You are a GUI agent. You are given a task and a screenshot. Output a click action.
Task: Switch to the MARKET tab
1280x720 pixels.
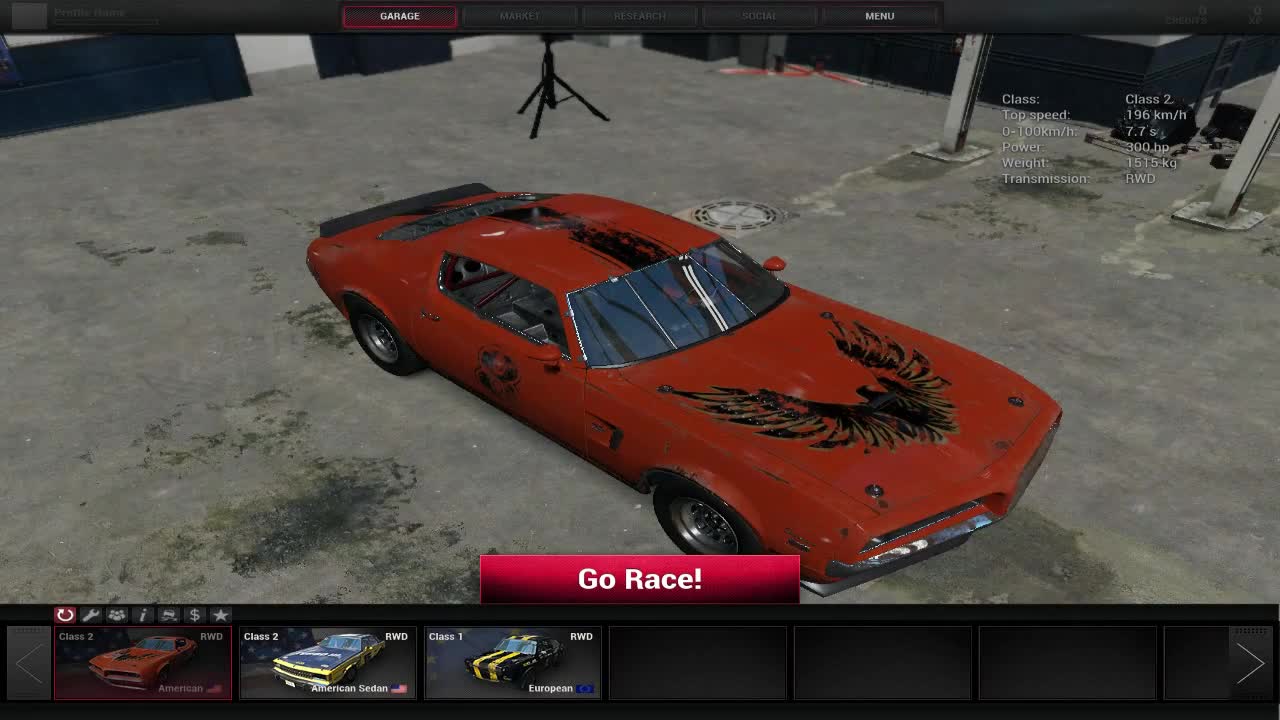click(519, 15)
